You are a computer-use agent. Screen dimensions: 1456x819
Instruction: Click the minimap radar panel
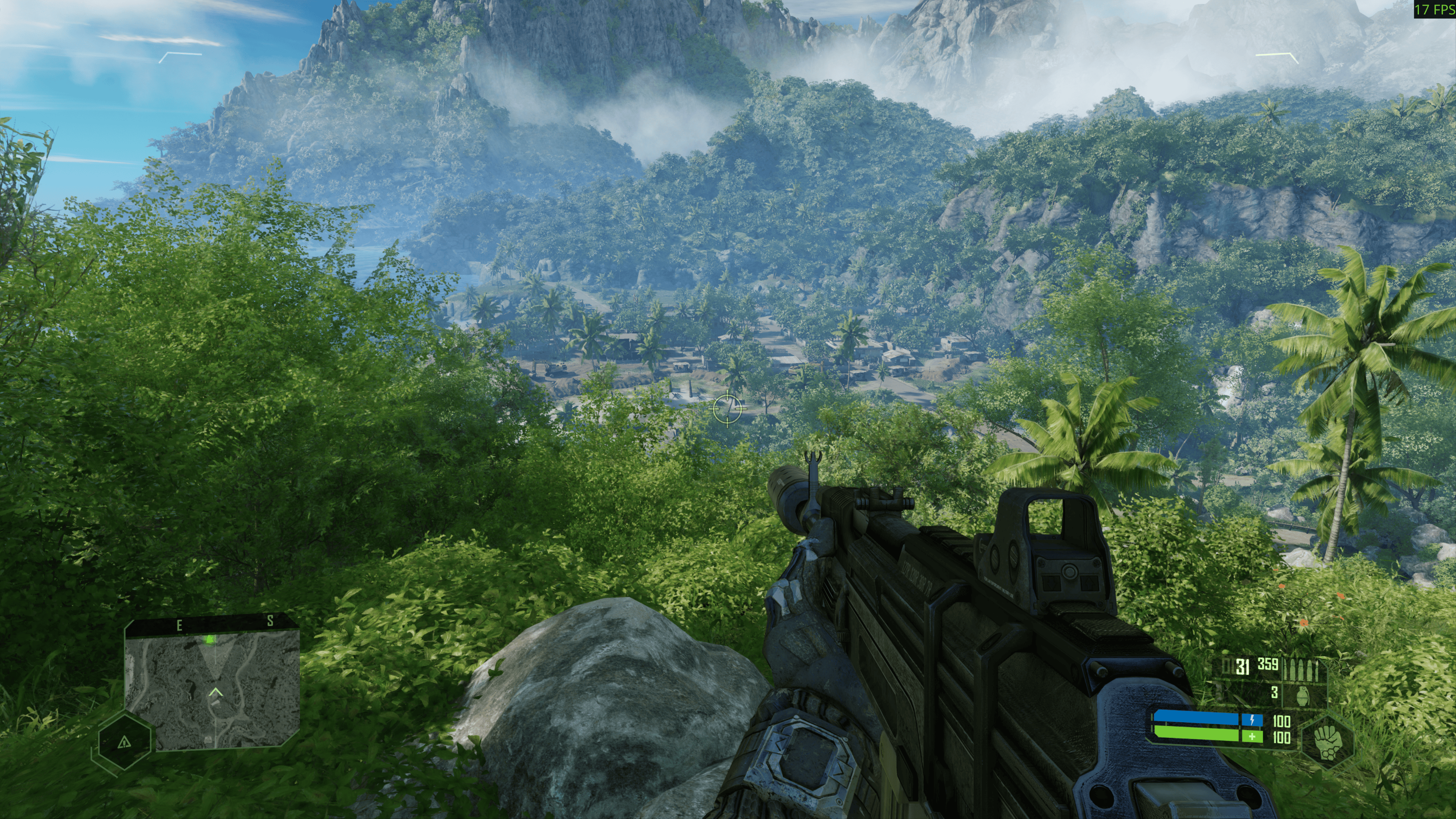212,691
